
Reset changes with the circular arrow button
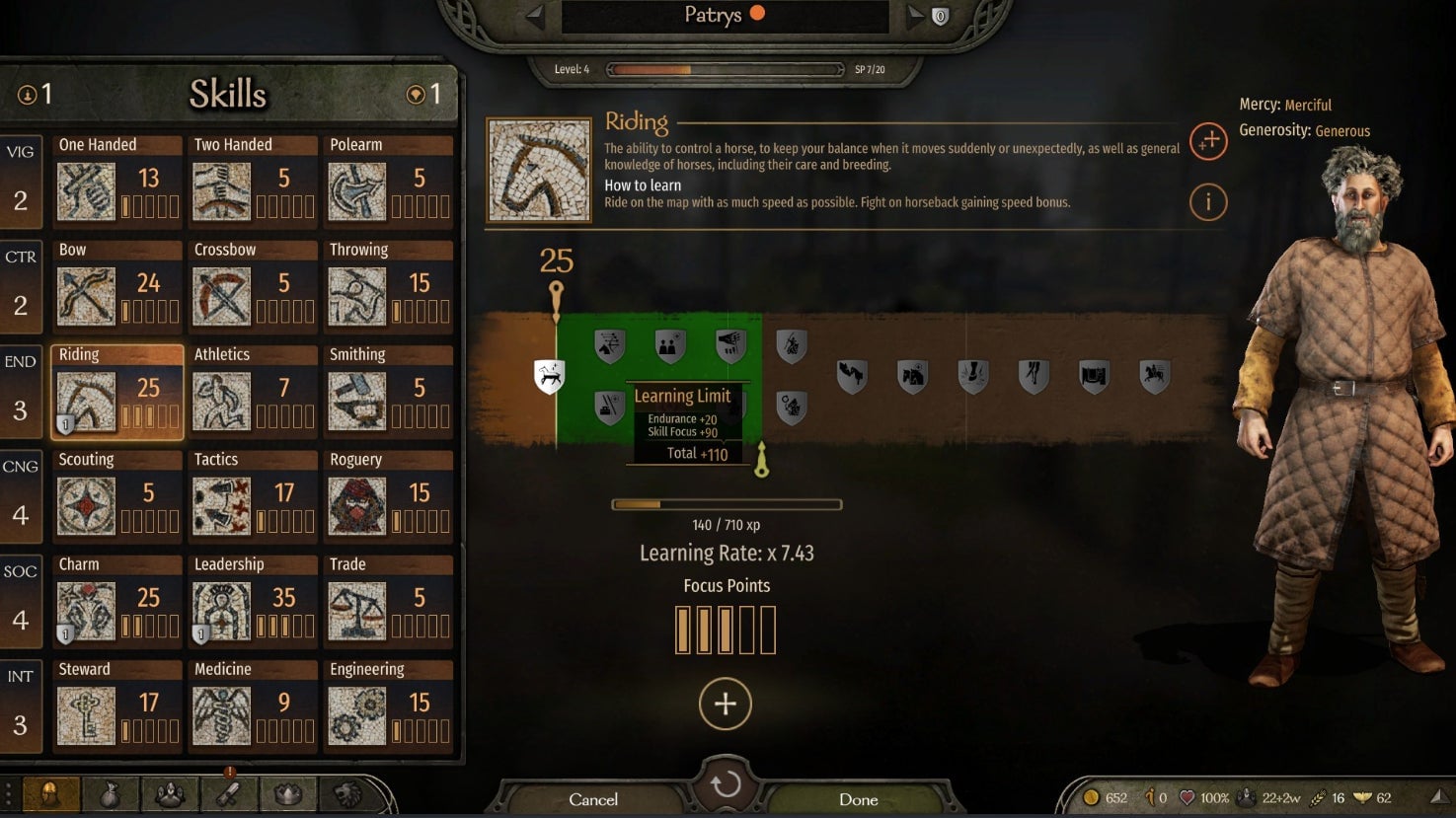pos(726,784)
